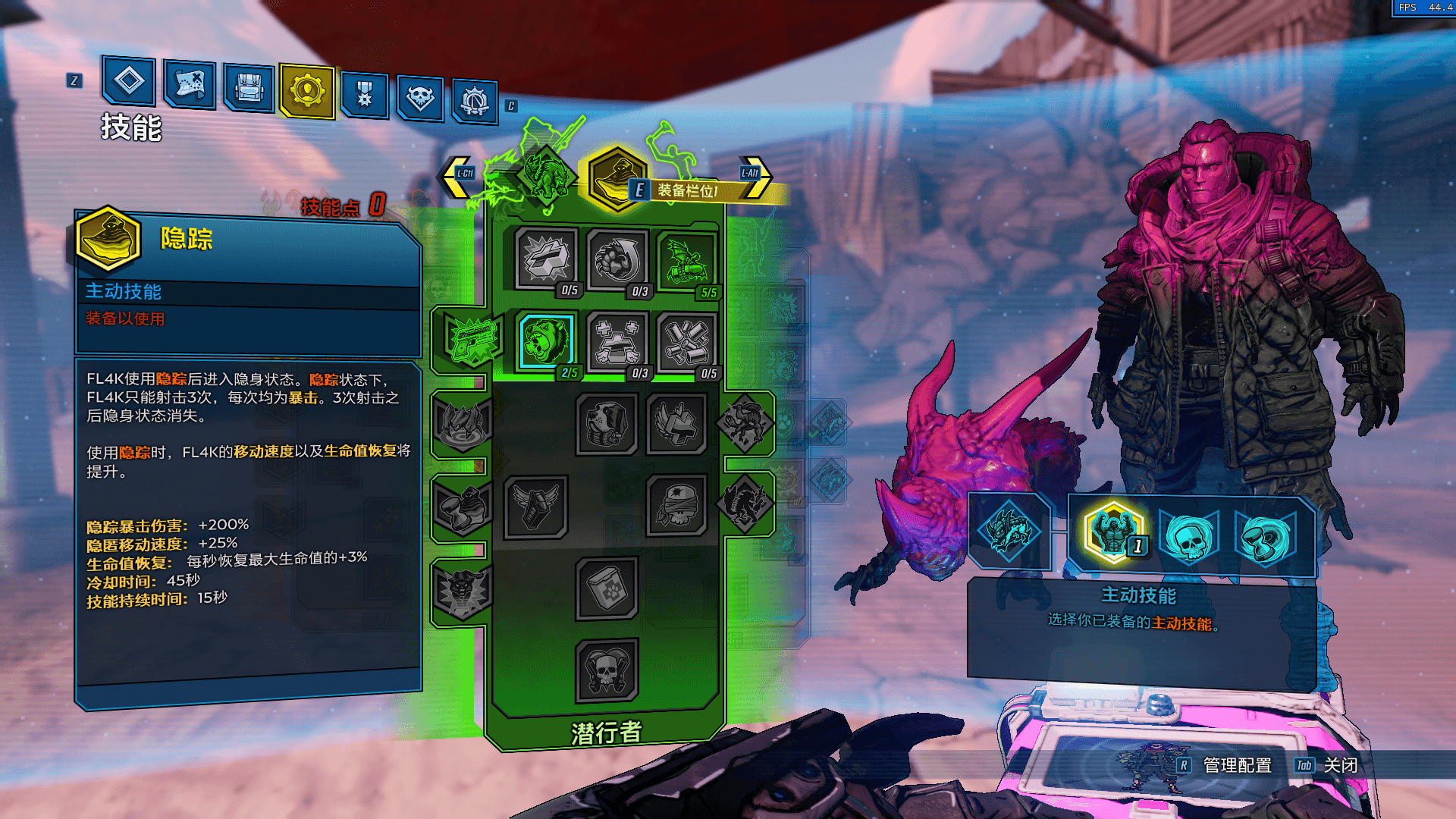Select the medical cross skill 0/3
This screenshot has width=1456, height=819.
617,342
